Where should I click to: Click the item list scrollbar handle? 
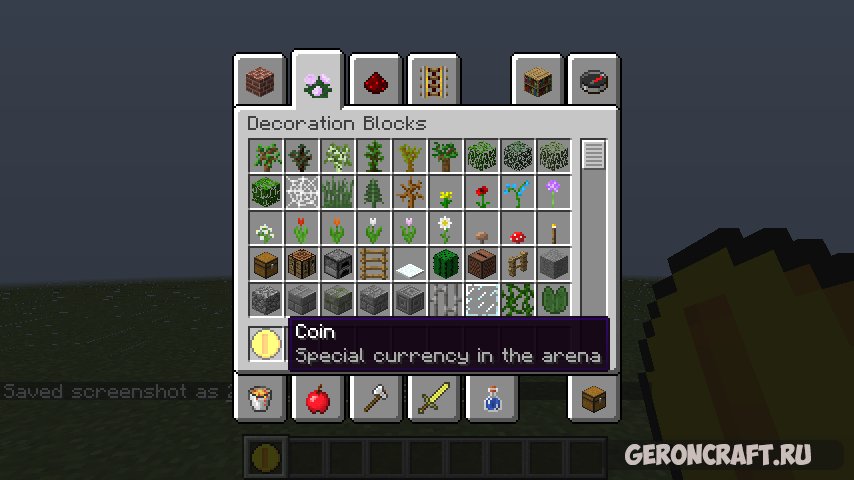point(594,155)
